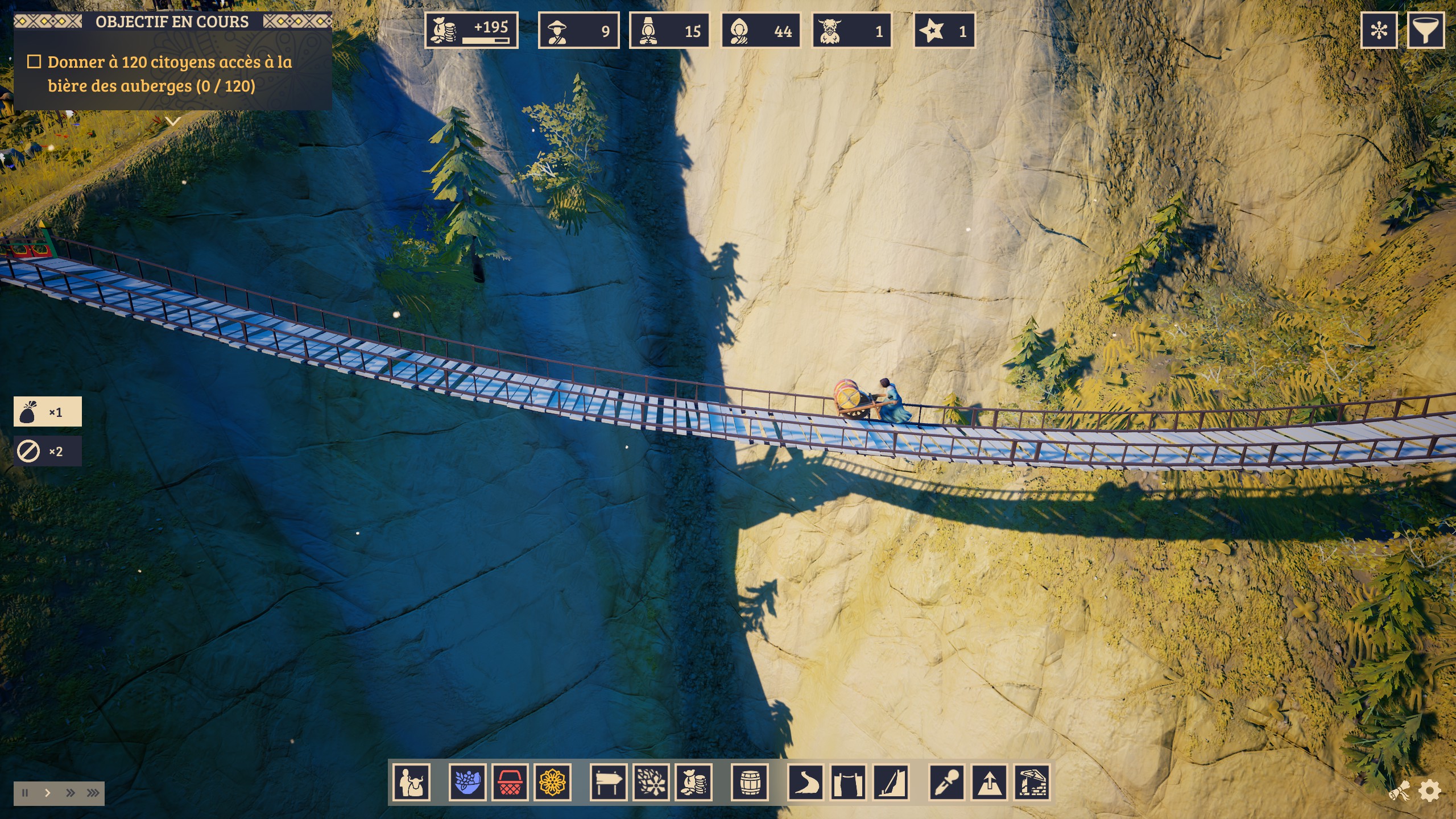Toggle the snowflake button

click(x=1379, y=31)
